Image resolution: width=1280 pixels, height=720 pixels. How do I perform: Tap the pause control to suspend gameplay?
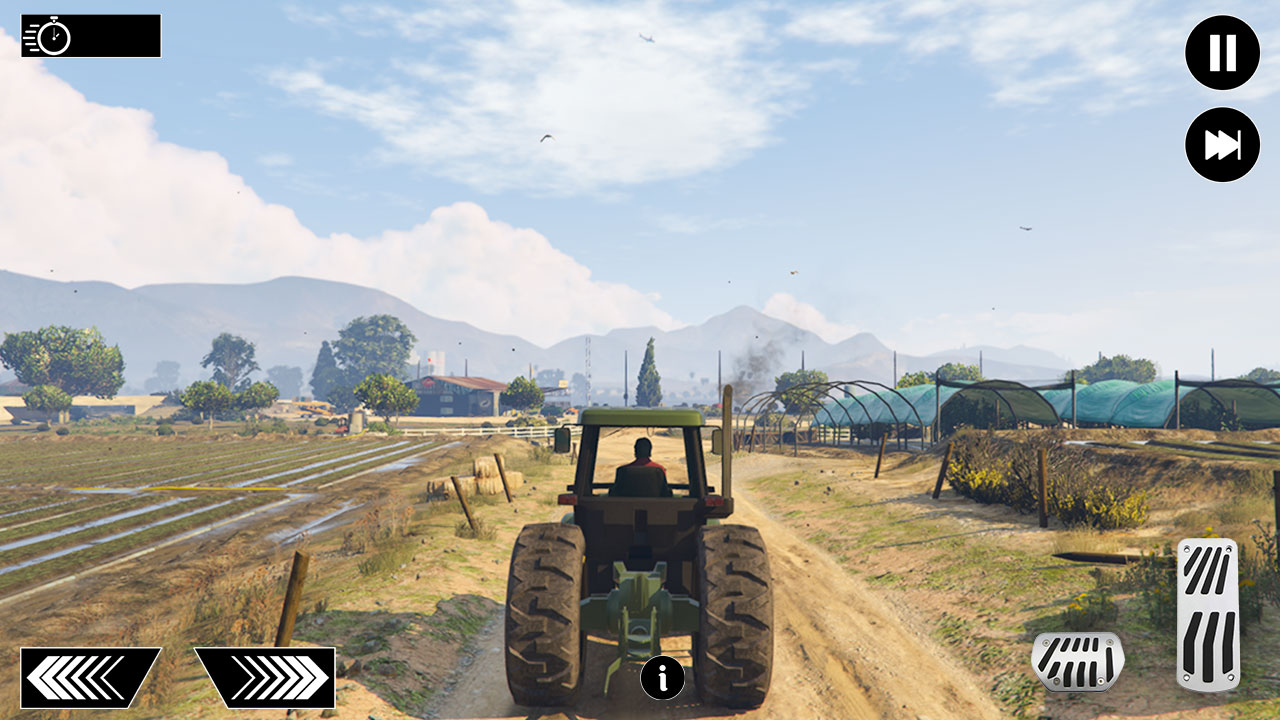[1221, 53]
